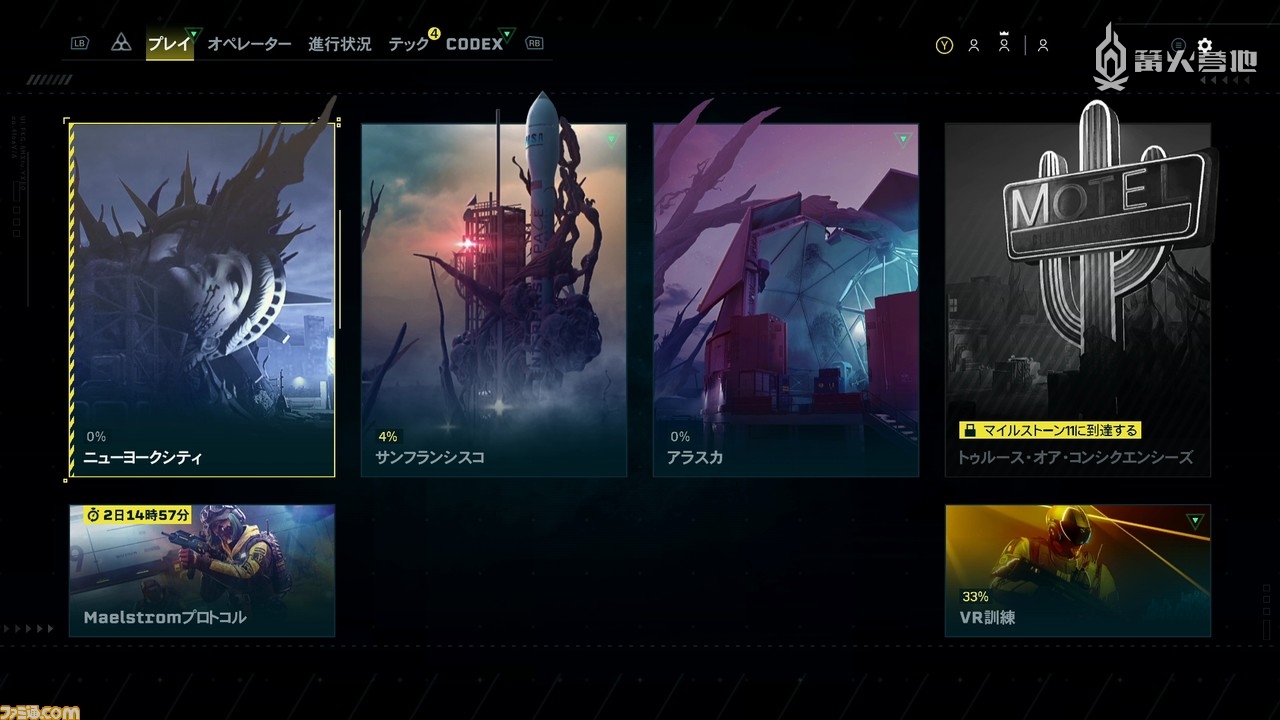Open the dropdown arrow on VR訓練 card
Screen dimensions: 1280x720
(1194, 521)
